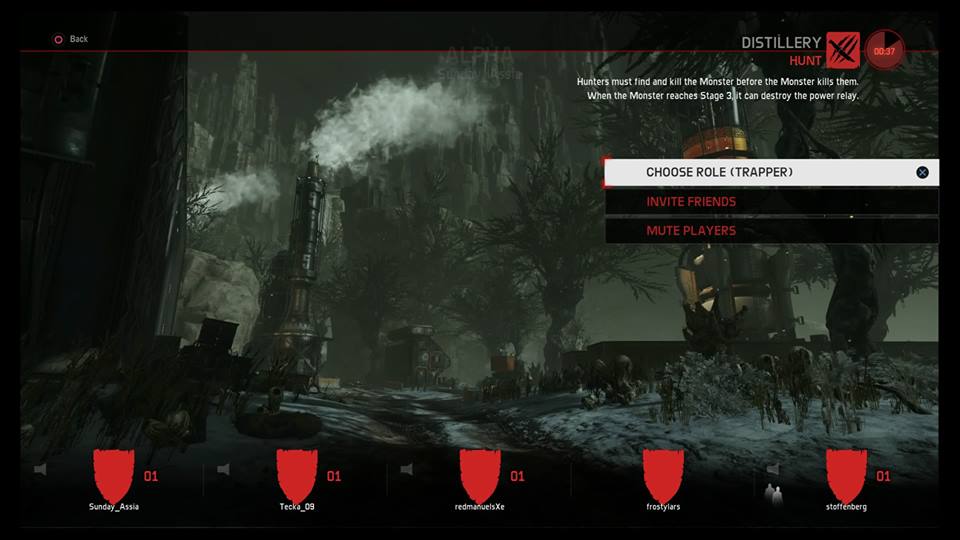Image resolution: width=960 pixels, height=540 pixels.
Task: Go back using the Back button
Action: (71, 39)
